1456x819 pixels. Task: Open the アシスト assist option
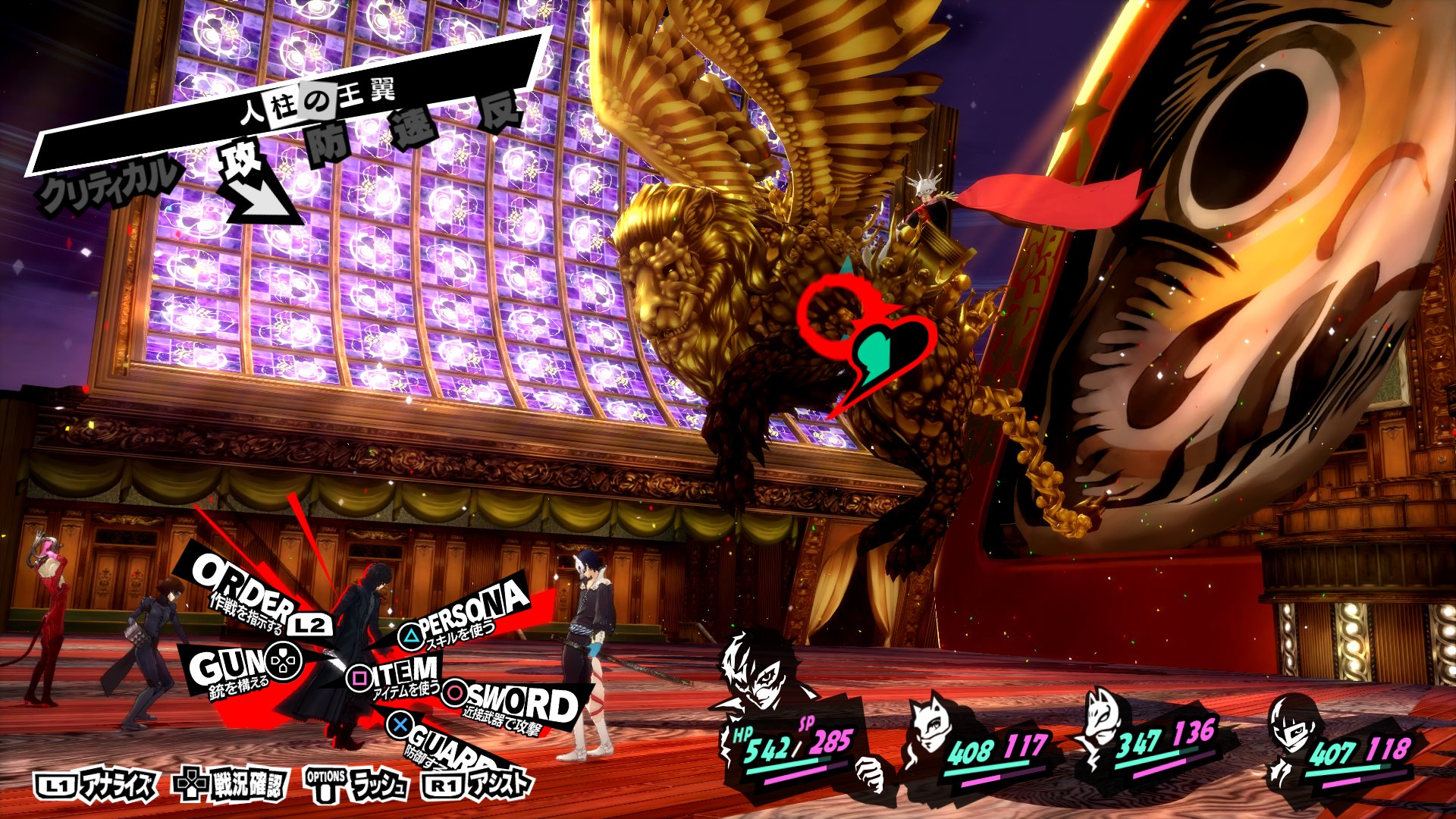478,786
